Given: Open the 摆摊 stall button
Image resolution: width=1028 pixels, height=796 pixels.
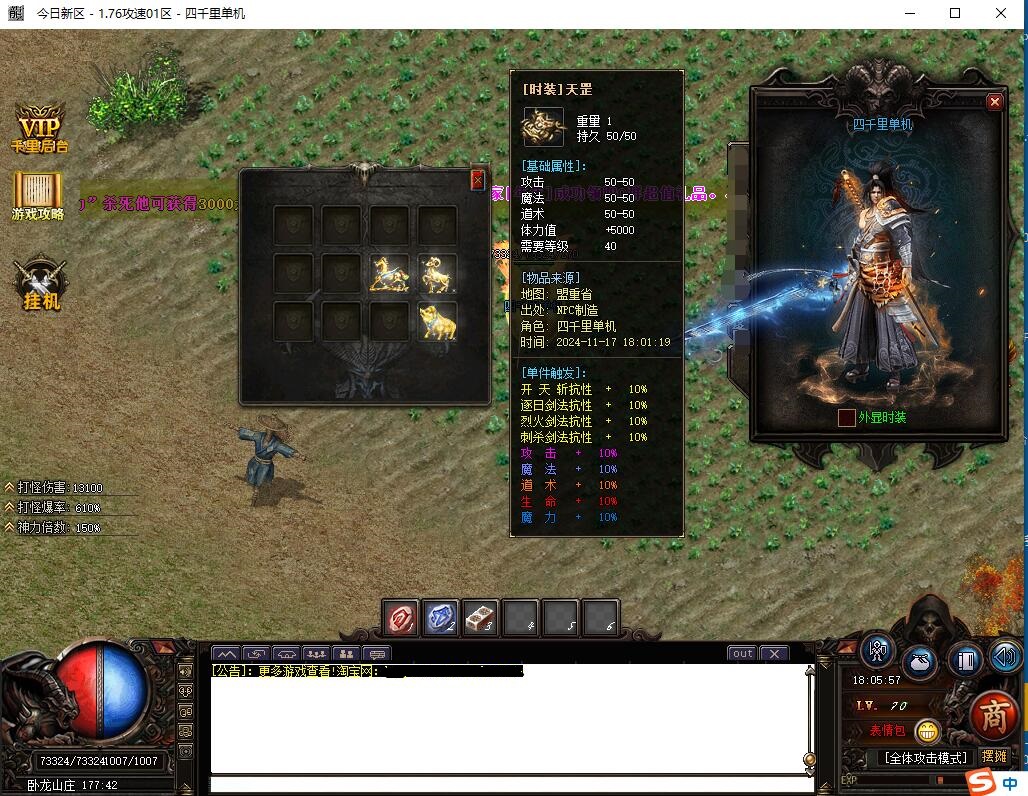Looking at the screenshot, I should coord(994,757).
